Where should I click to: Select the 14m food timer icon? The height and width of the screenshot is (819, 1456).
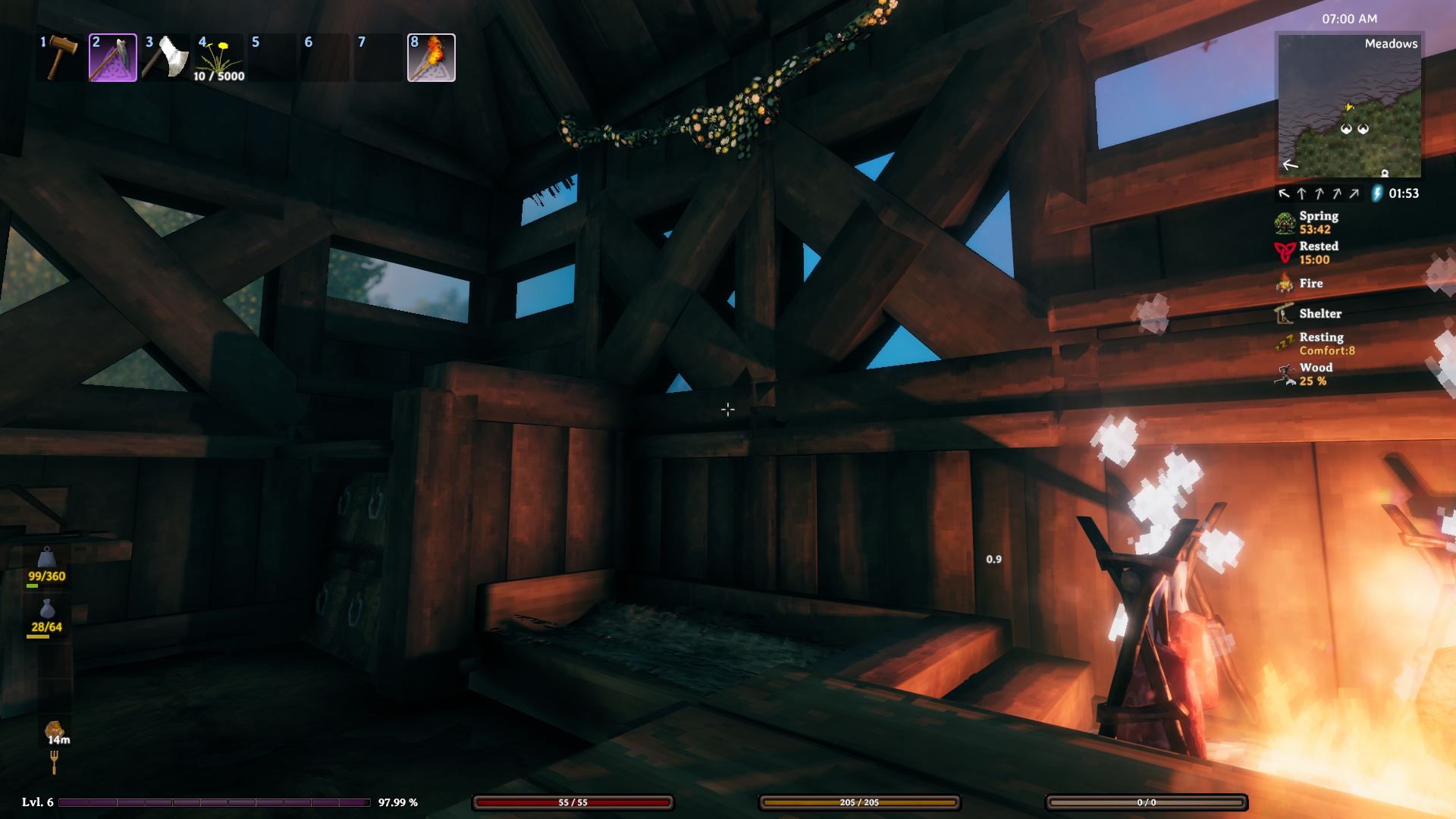point(54,731)
